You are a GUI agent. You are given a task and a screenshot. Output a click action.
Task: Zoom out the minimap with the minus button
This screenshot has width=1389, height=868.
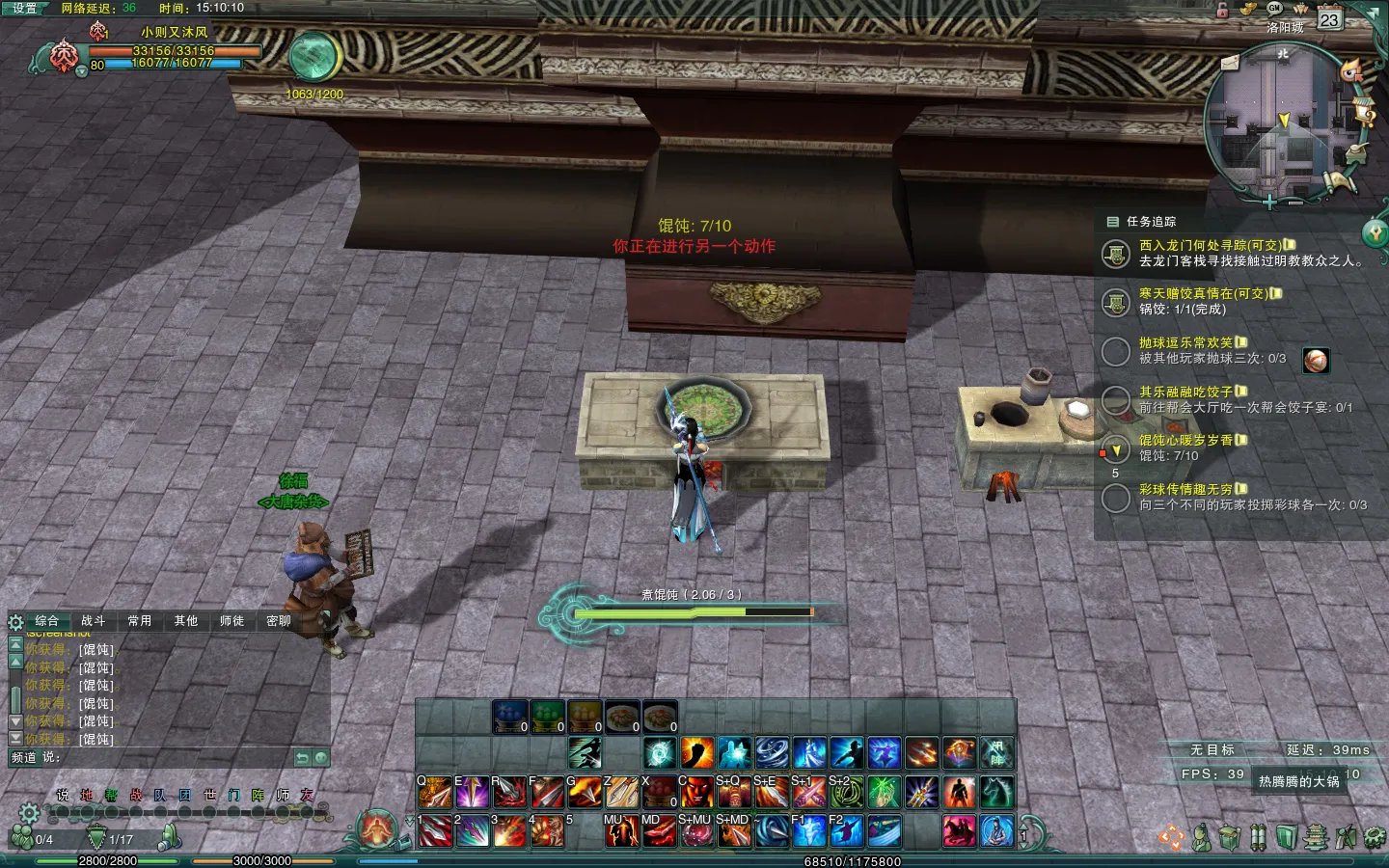pos(1295,203)
